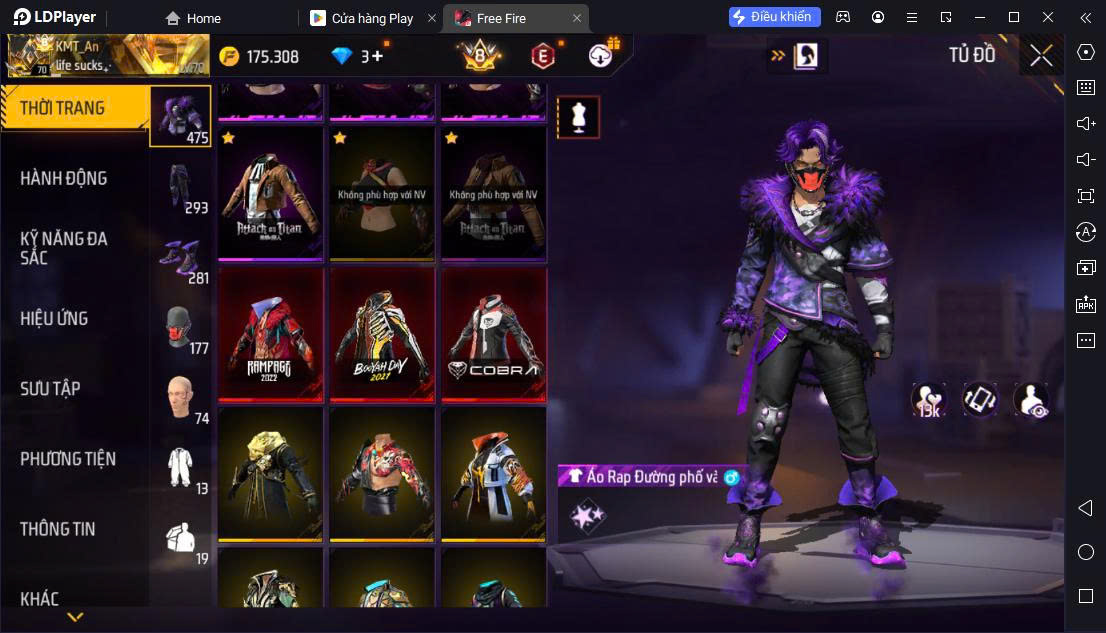Click the mannequin outfit preview icon
Viewport: 1106px width, 633px height.
[578, 117]
